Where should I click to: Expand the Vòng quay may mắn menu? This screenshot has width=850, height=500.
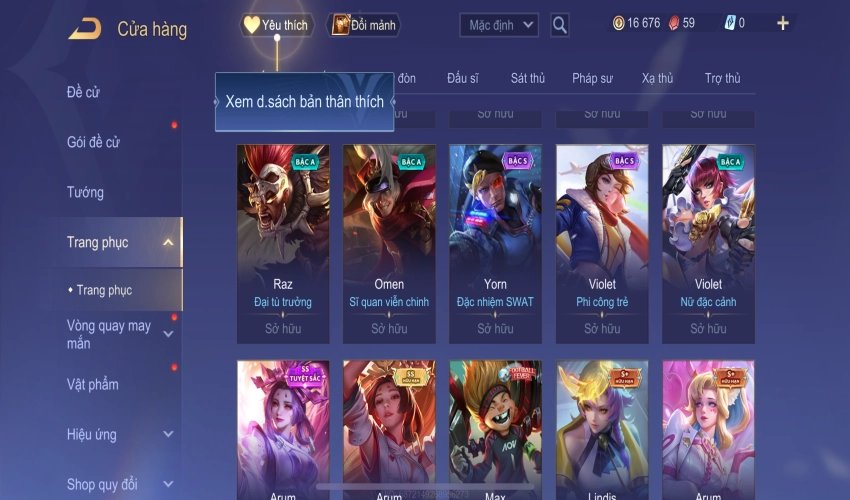click(x=168, y=334)
